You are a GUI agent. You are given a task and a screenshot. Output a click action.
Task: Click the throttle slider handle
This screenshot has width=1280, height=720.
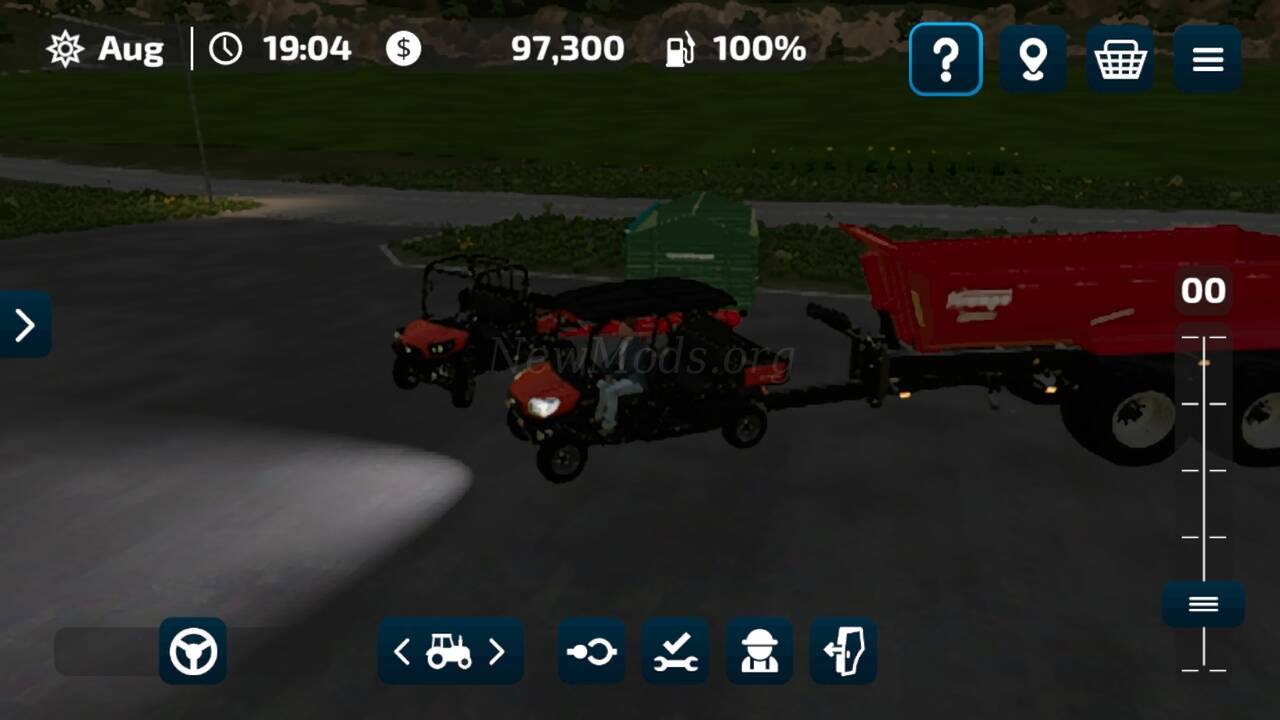coord(1203,604)
